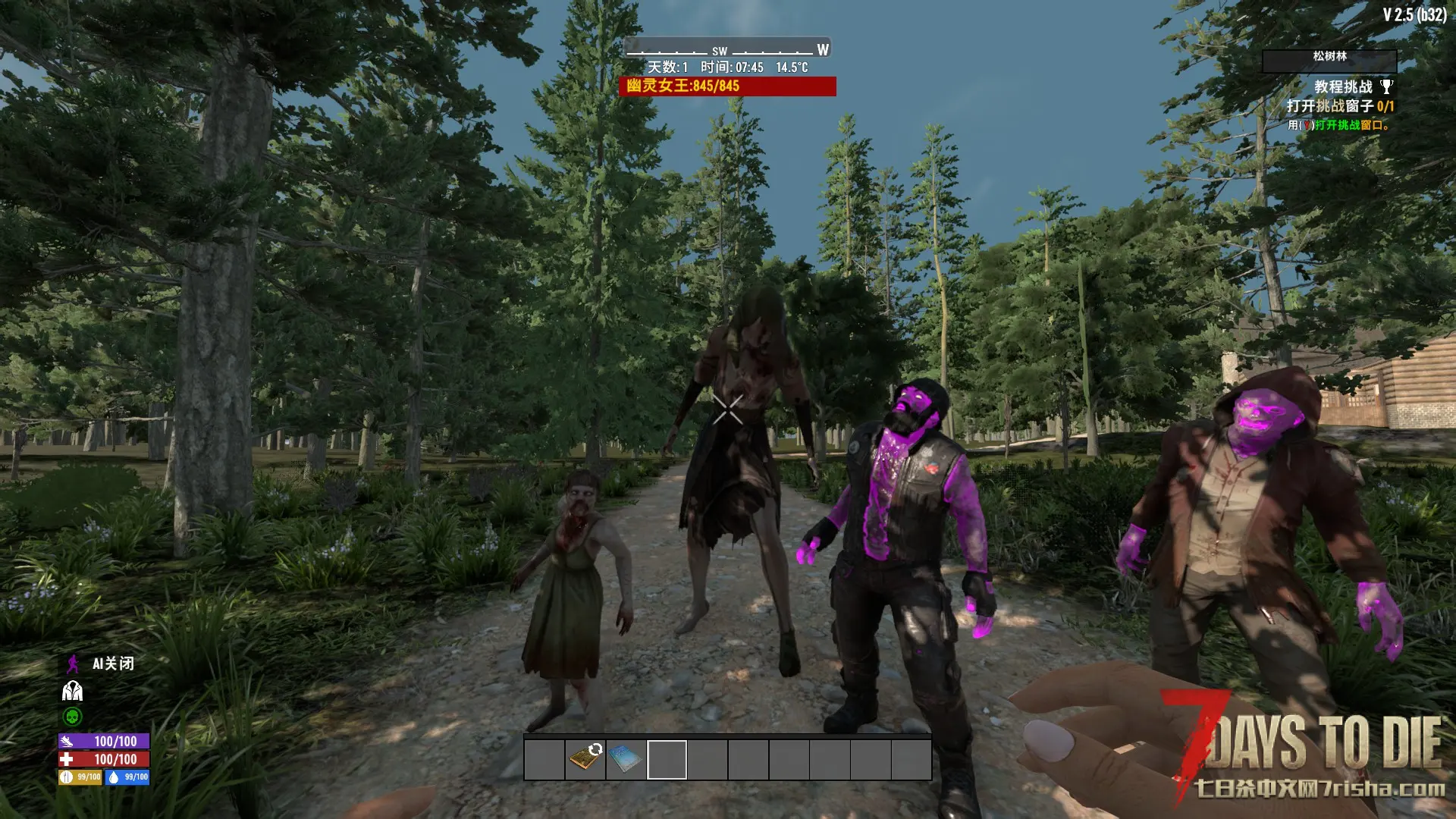Image resolution: width=1456 pixels, height=819 pixels.
Task: Select the golden book hotbar slot
Action: click(x=585, y=758)
